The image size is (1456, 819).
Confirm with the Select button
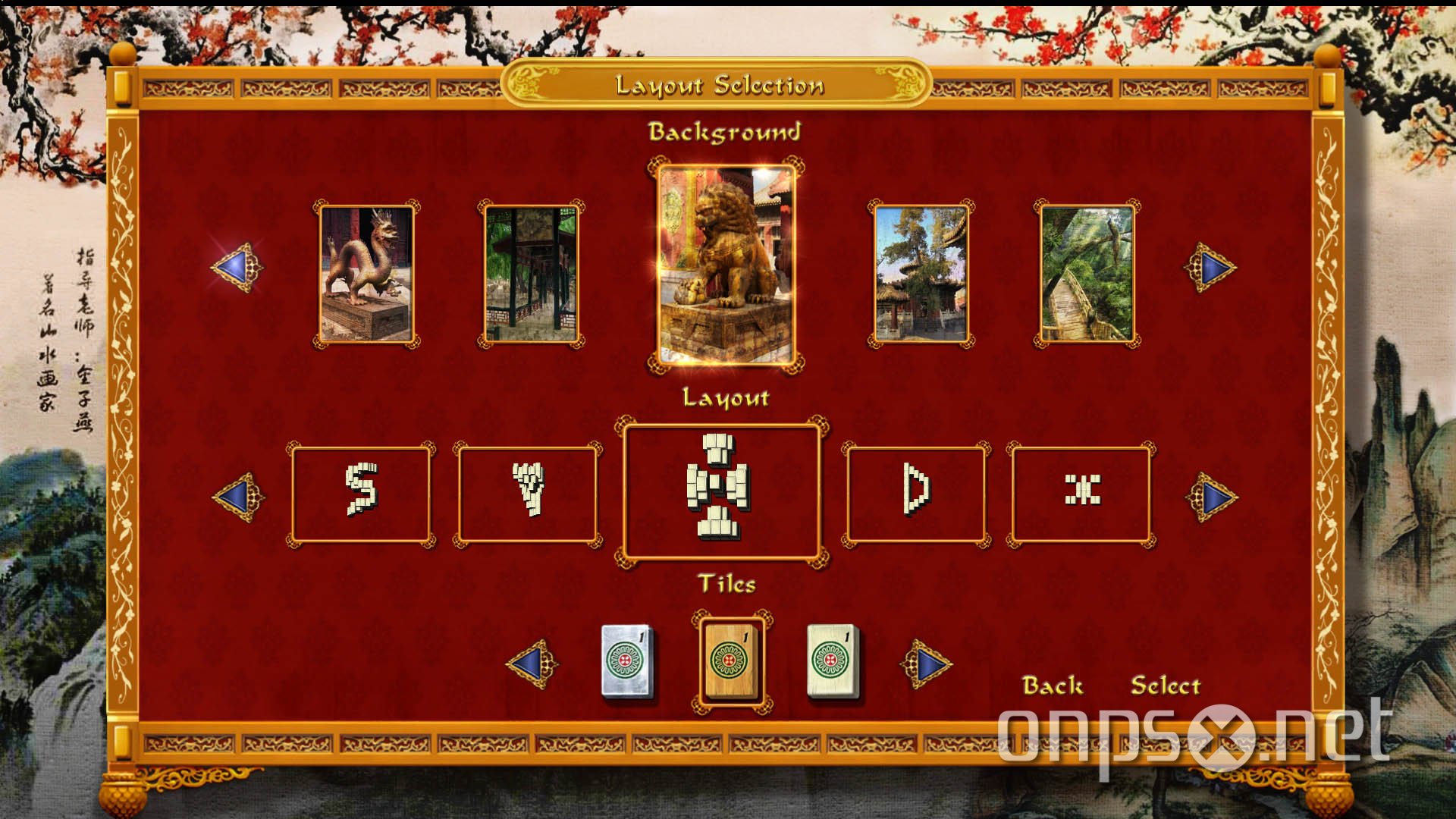pyautogui.click(x=1166, y=685)
